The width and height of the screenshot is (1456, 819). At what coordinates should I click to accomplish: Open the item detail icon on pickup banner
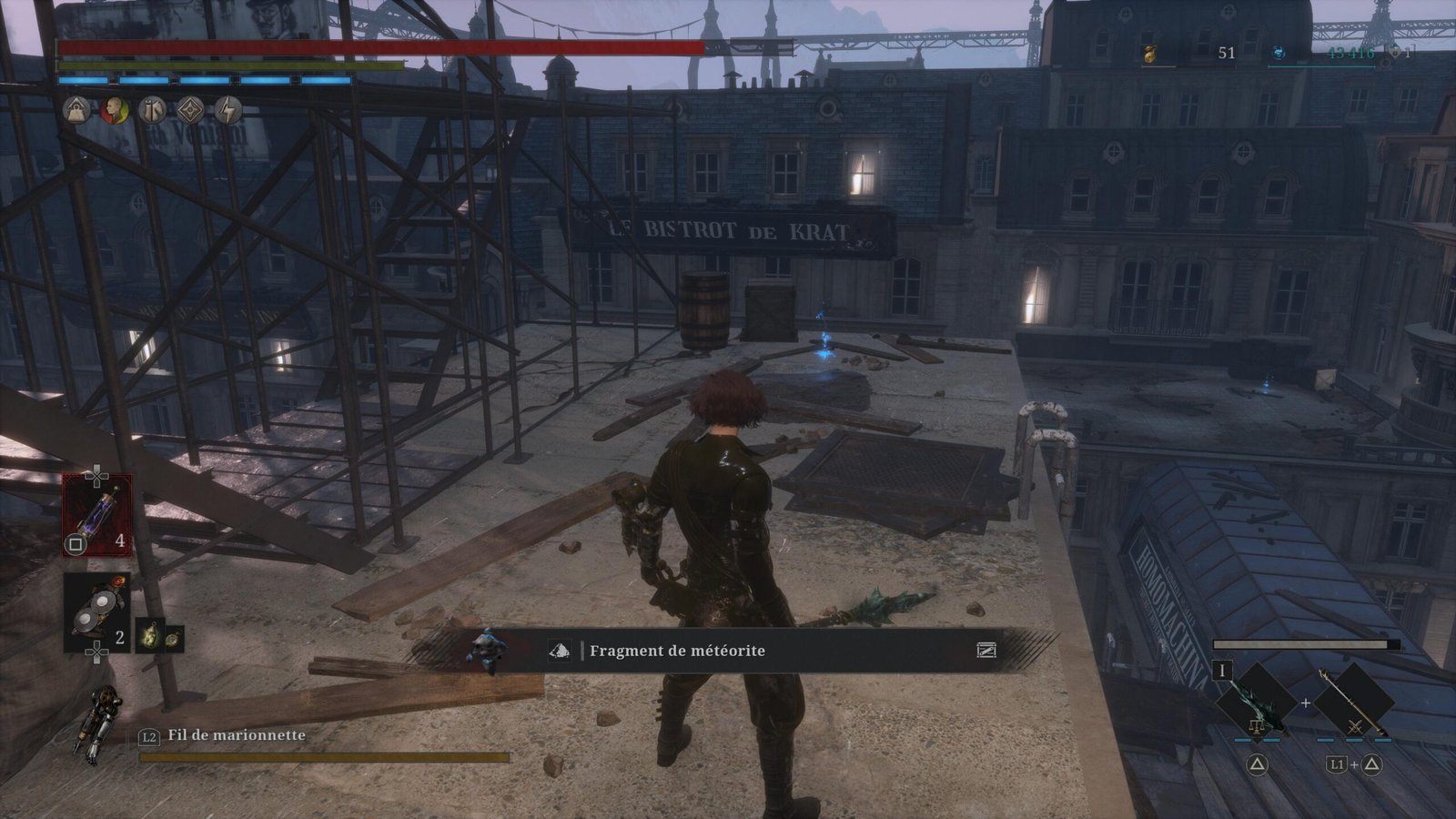[x=986, y=650]
